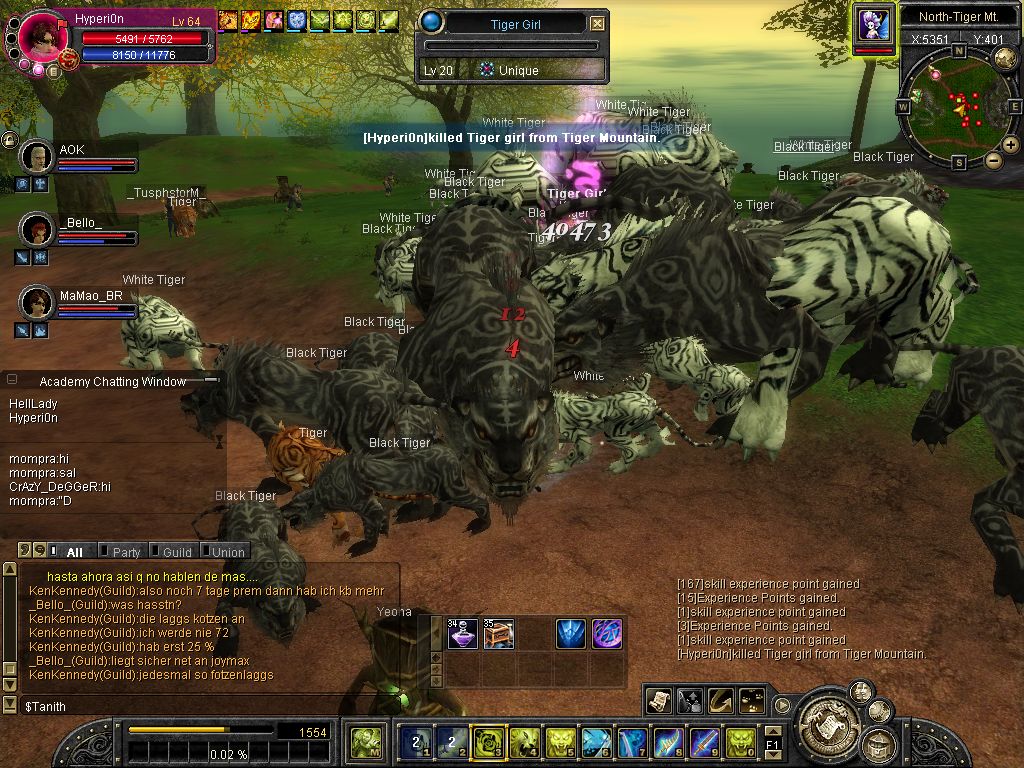1024x768 pixels.
Task: Open the world map globe button
Action: (1005, 58)
